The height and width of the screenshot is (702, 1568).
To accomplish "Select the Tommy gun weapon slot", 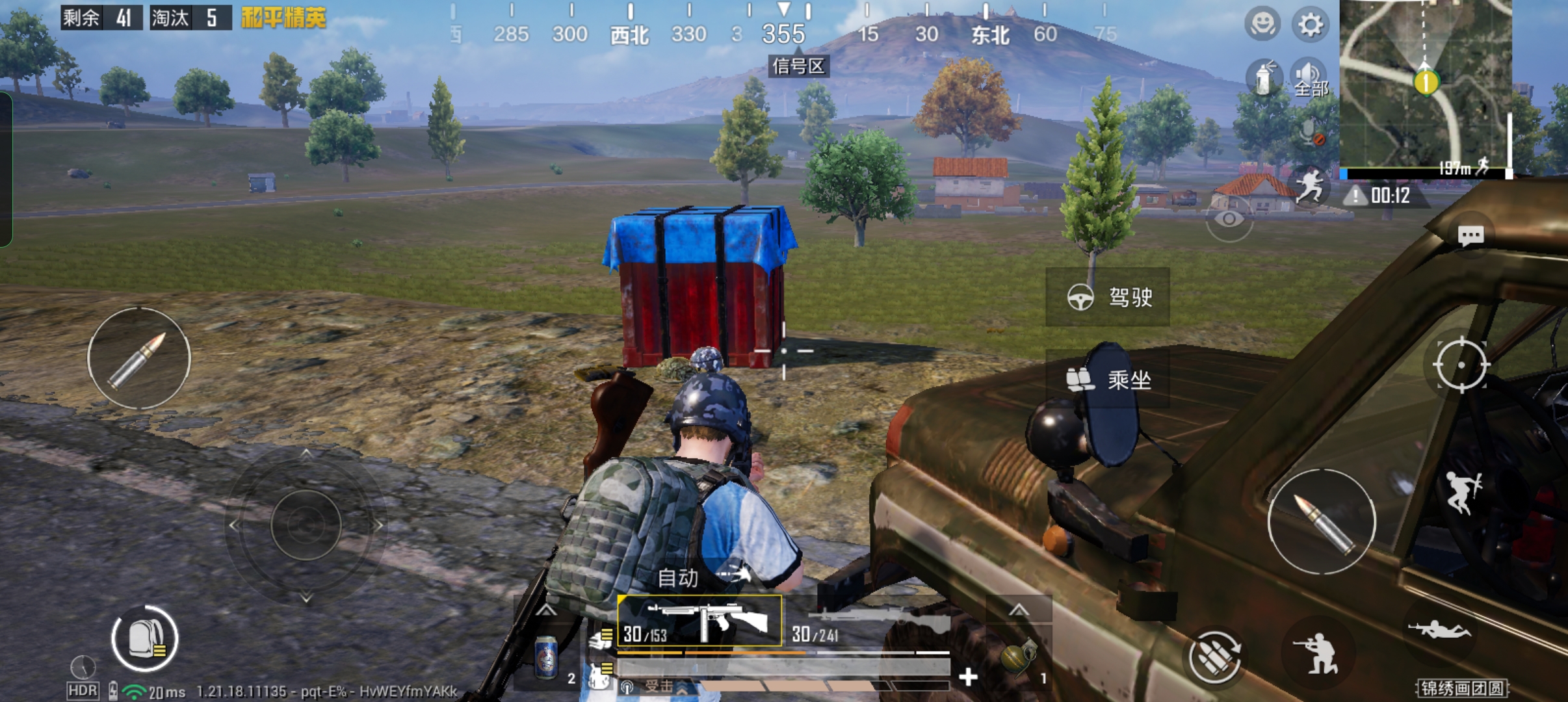I will pyautogui.click(x=699, y=621).
